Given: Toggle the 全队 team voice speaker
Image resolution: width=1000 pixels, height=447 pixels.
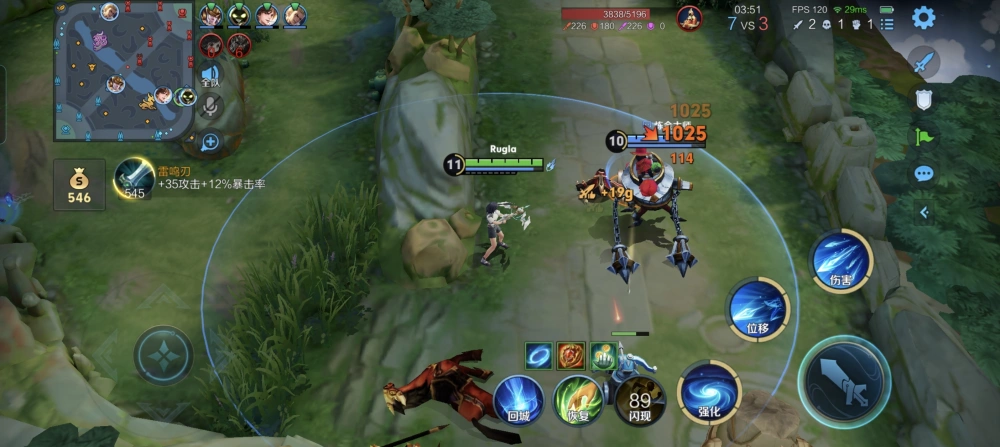Looking at the screenshot, I should [x=210, y=74].
